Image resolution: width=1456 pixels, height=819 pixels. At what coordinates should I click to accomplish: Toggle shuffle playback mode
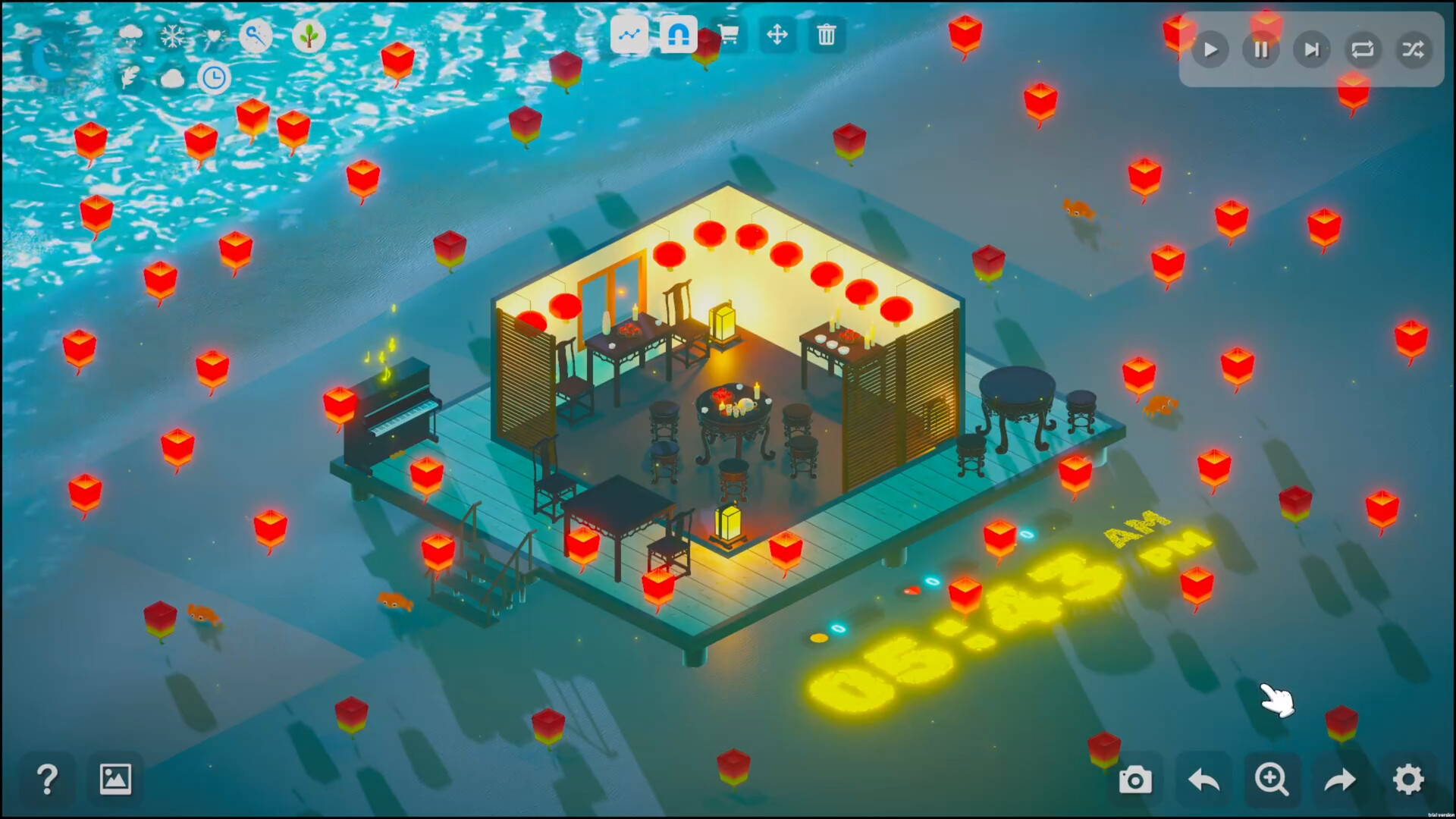pyautogui.click(x=1413, y=49)
